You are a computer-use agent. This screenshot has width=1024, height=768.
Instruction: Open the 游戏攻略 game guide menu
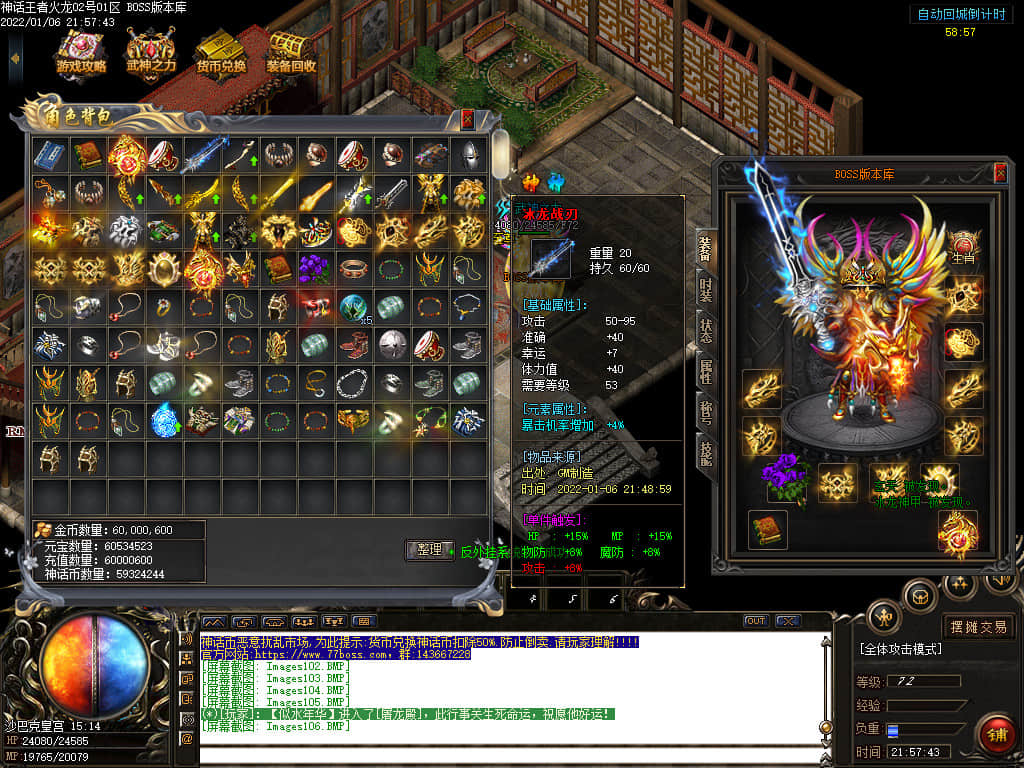(81, 52)
